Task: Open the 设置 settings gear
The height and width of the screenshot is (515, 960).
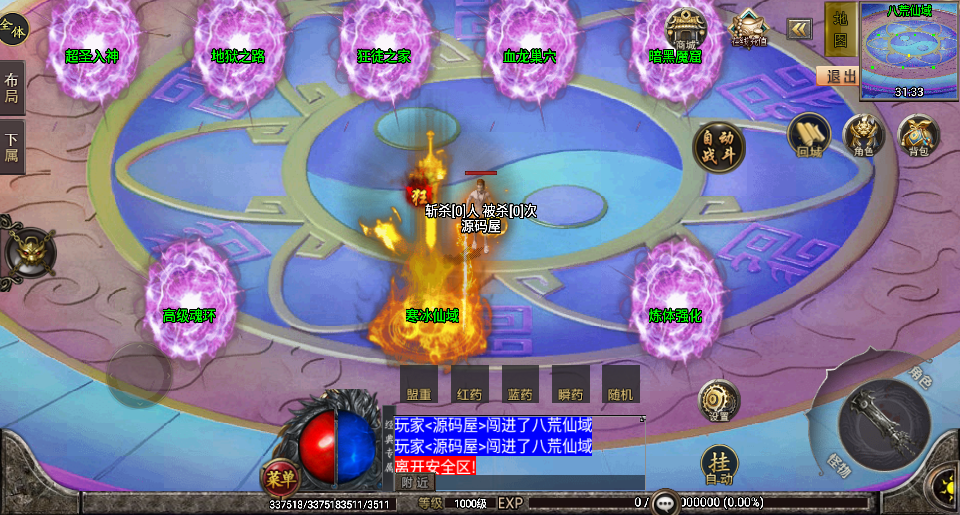Action: point(718,402)
